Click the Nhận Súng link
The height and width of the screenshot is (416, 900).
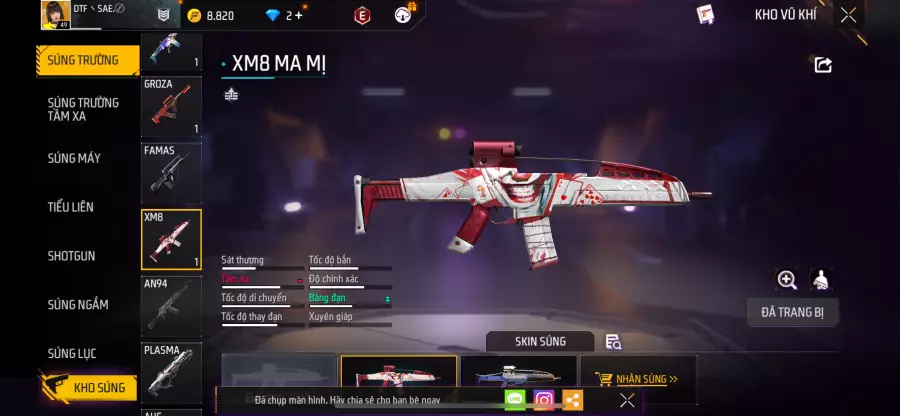[x=637, y=379]
